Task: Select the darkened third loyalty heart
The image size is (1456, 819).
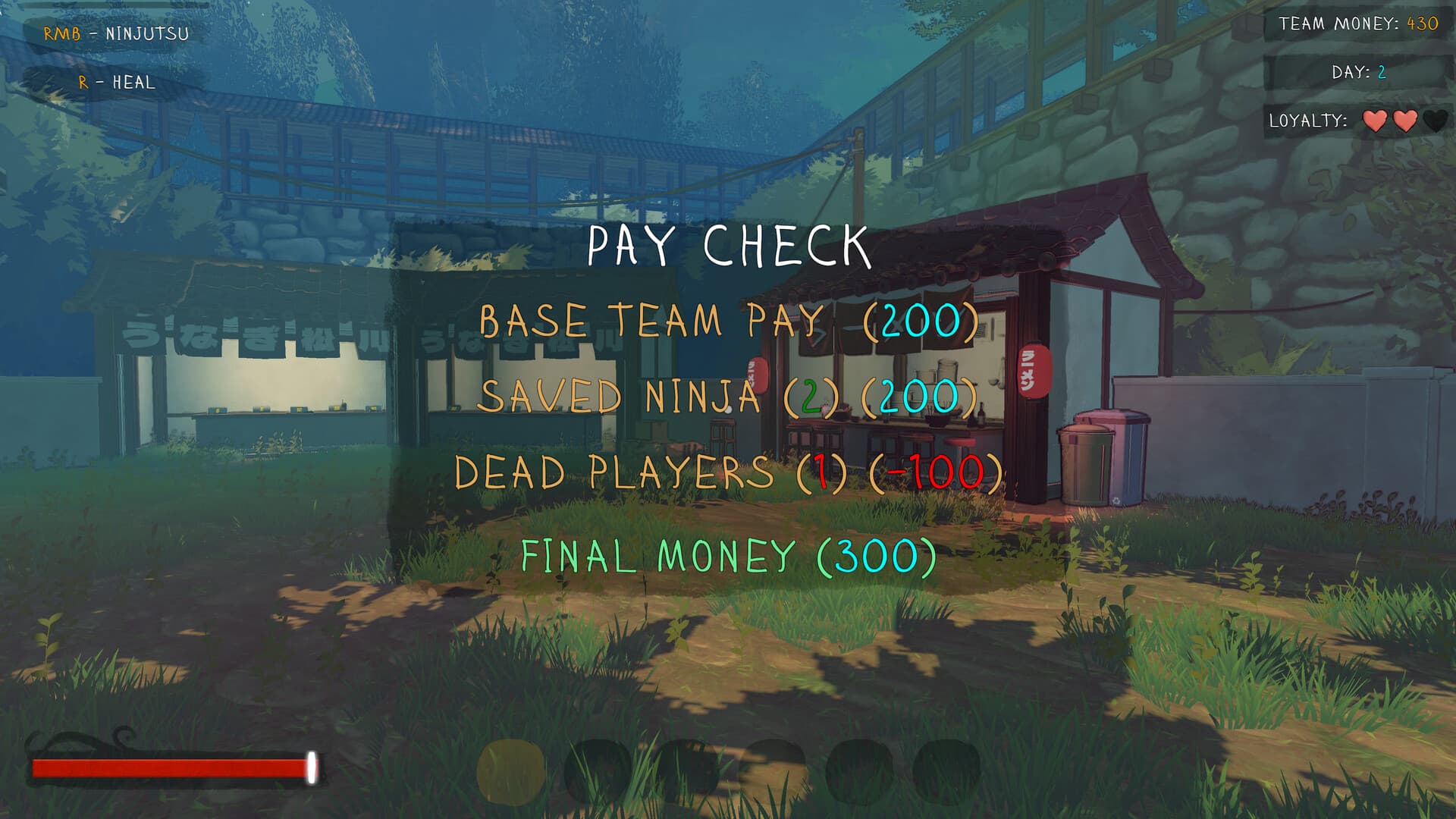Action: coord(1436,121)
